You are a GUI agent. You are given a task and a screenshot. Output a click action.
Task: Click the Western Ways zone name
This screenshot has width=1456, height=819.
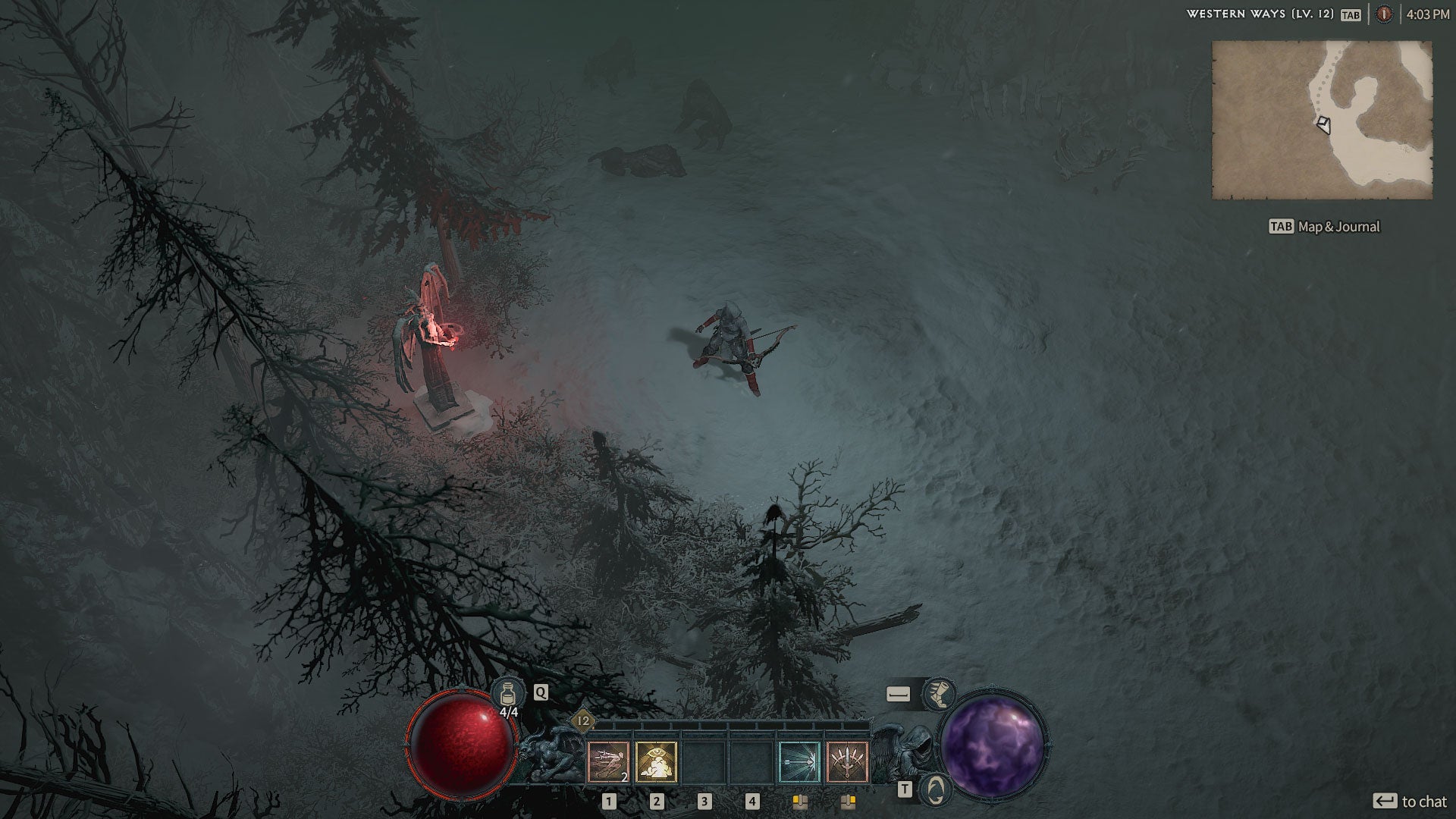pyautogui.click(x=1260, y=14)
